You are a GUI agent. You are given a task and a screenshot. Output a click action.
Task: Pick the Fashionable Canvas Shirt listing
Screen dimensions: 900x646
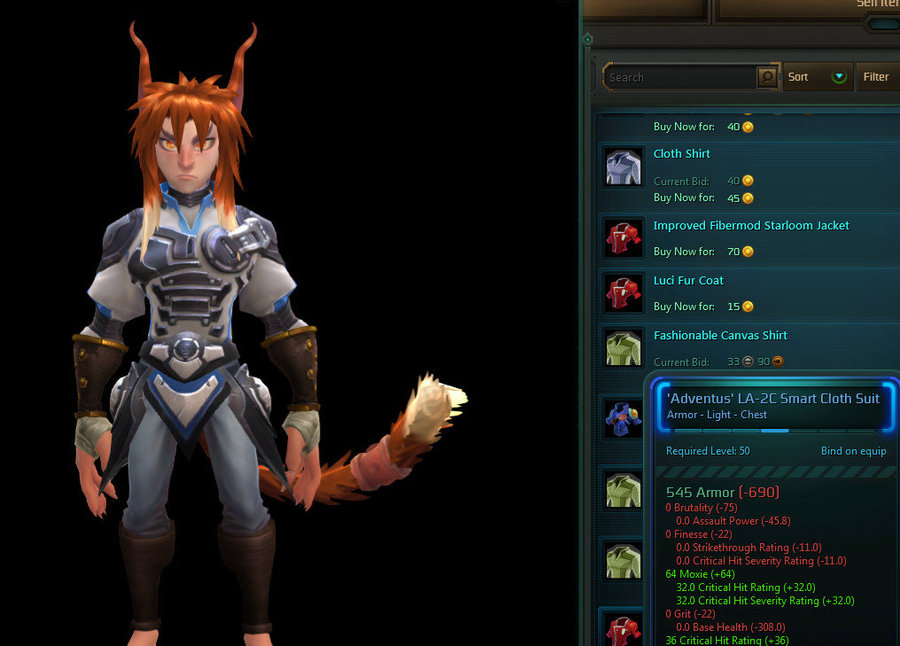point(720,336)
